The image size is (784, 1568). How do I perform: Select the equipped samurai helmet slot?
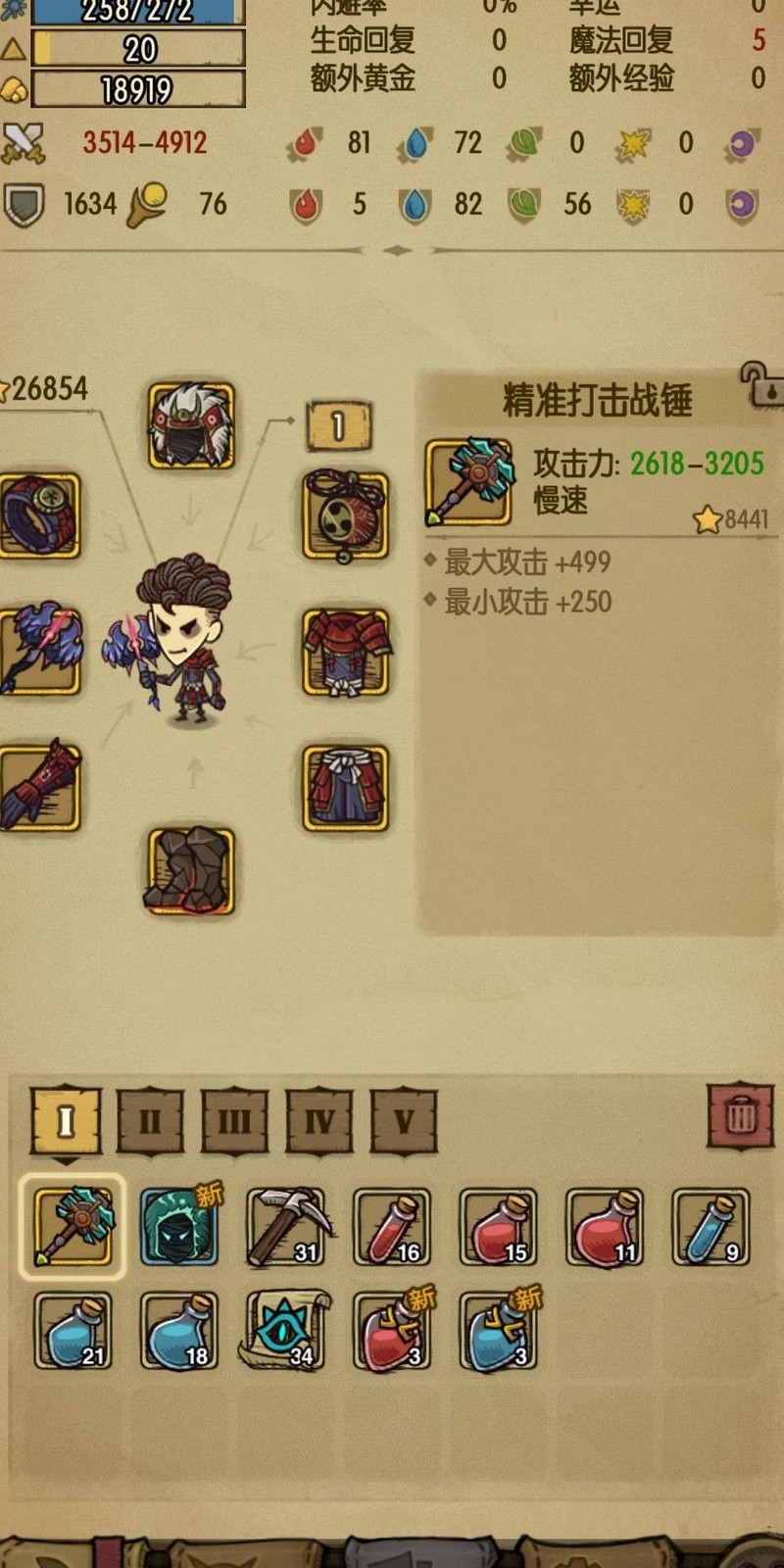pos(191,426)
